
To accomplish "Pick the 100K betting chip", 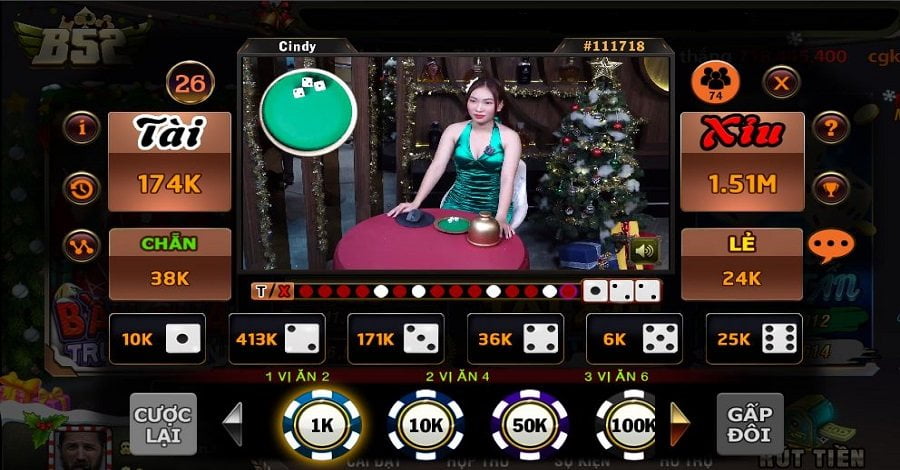I will [x=632, y=424].
